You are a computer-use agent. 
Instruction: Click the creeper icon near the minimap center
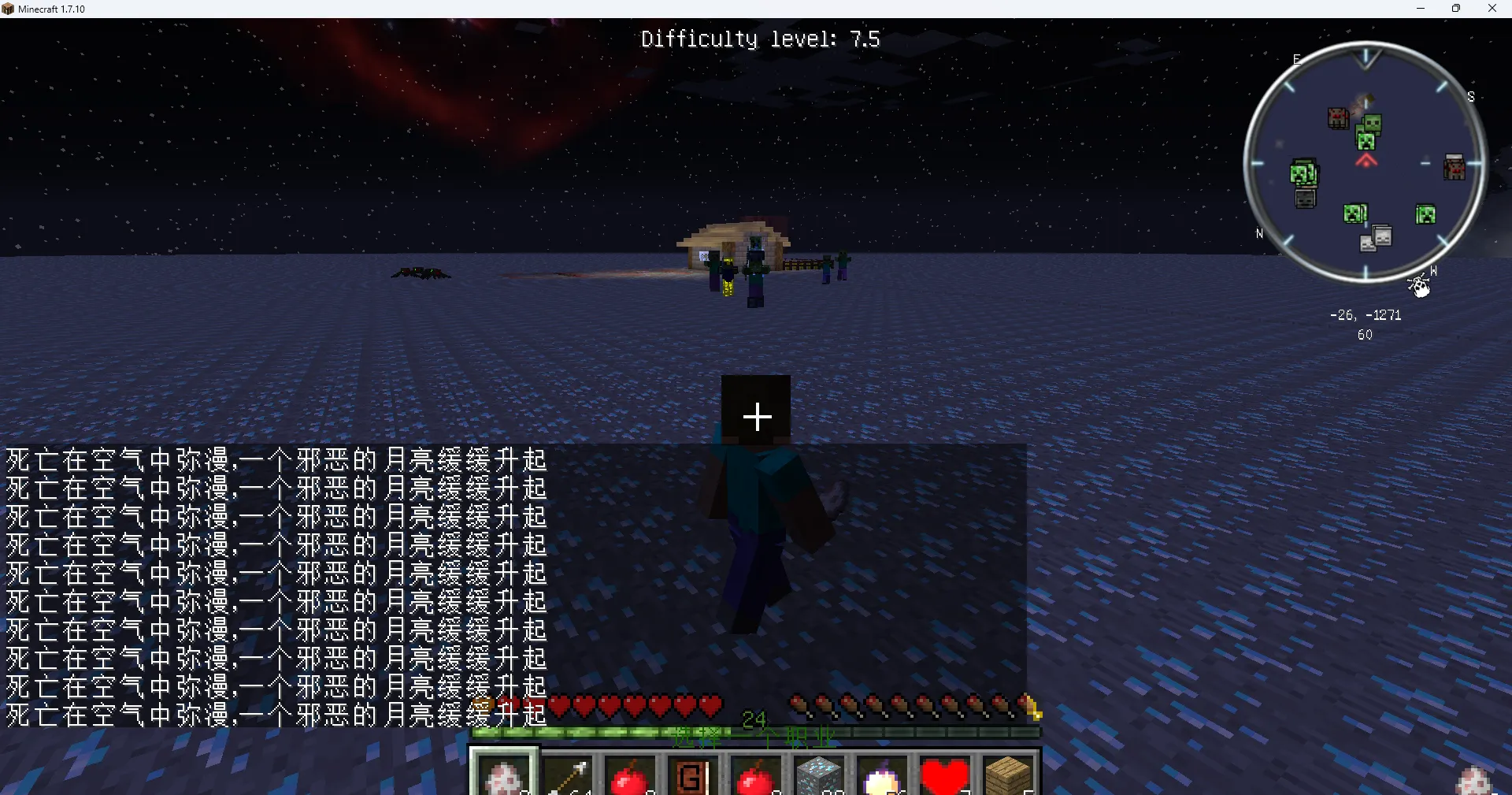(x=1367, y=142)
